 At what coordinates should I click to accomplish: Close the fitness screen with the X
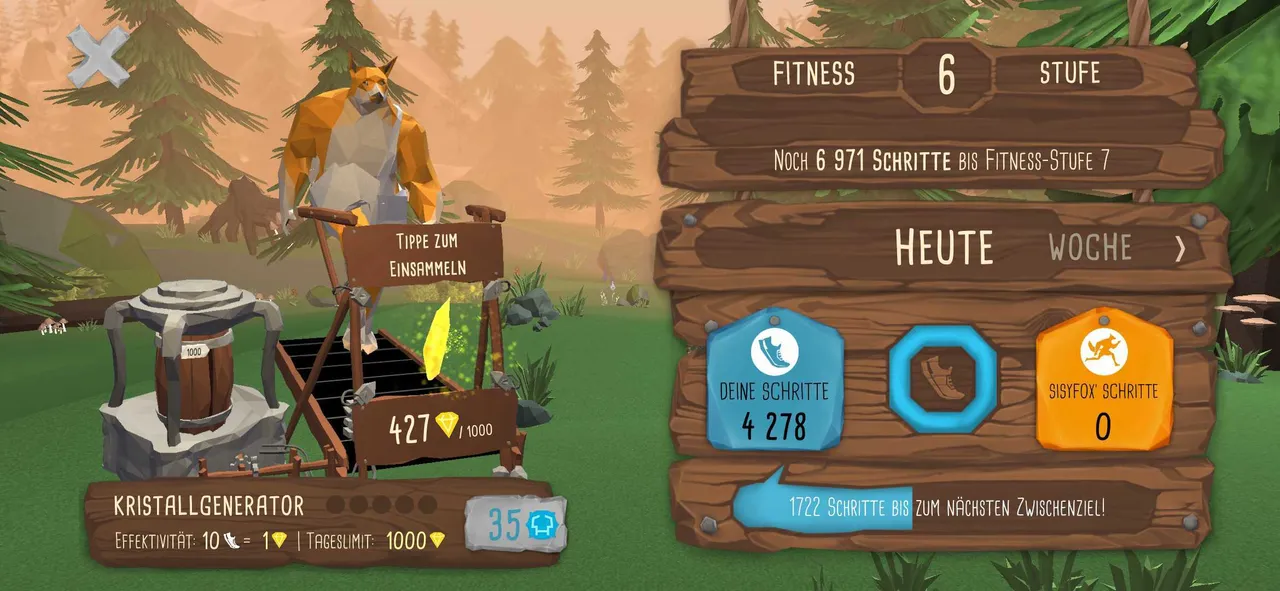(98, 55)
